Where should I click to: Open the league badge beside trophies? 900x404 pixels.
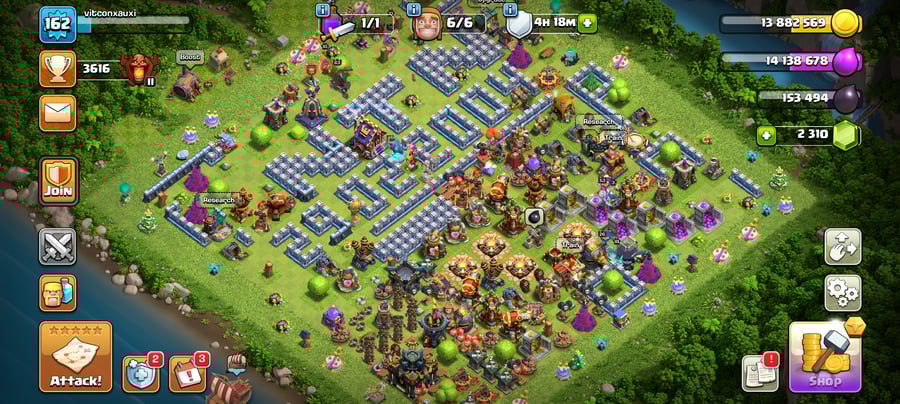[135, 68]
